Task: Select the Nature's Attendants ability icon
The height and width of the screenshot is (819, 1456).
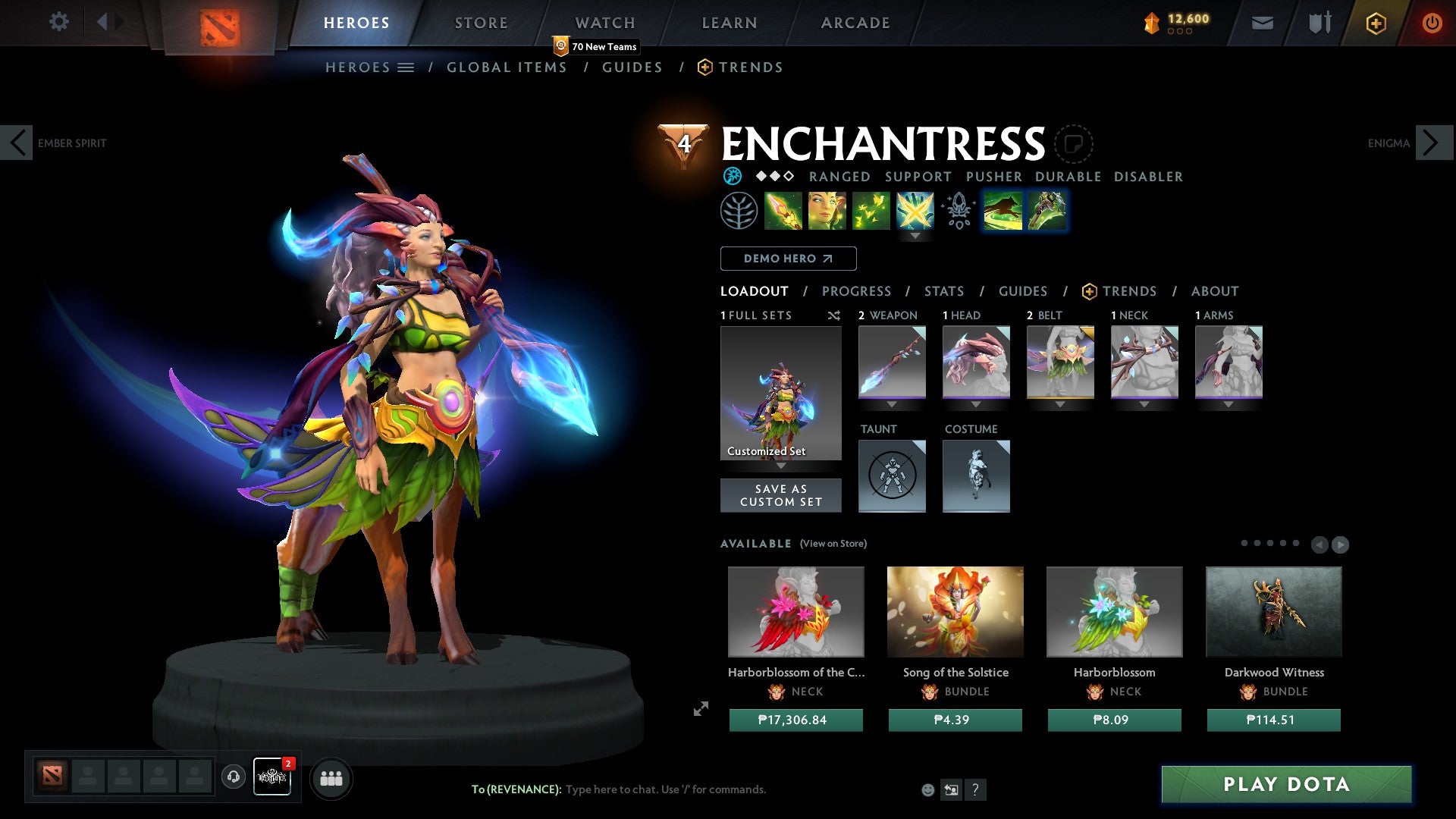Action: pyautogui.click(x=871, y=211)
